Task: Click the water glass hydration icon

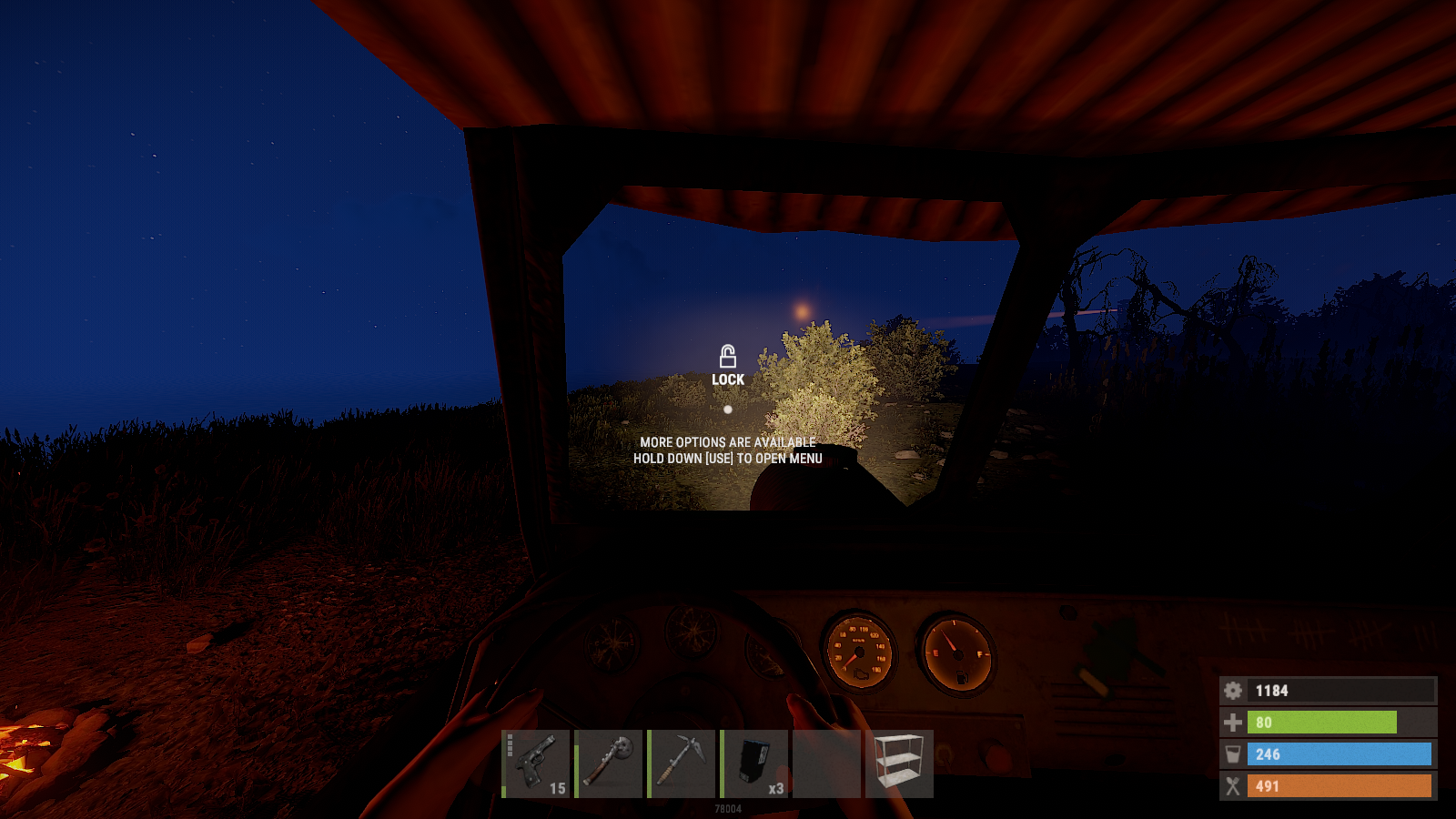Action: pyautogui.click(x=1234, y=754)
